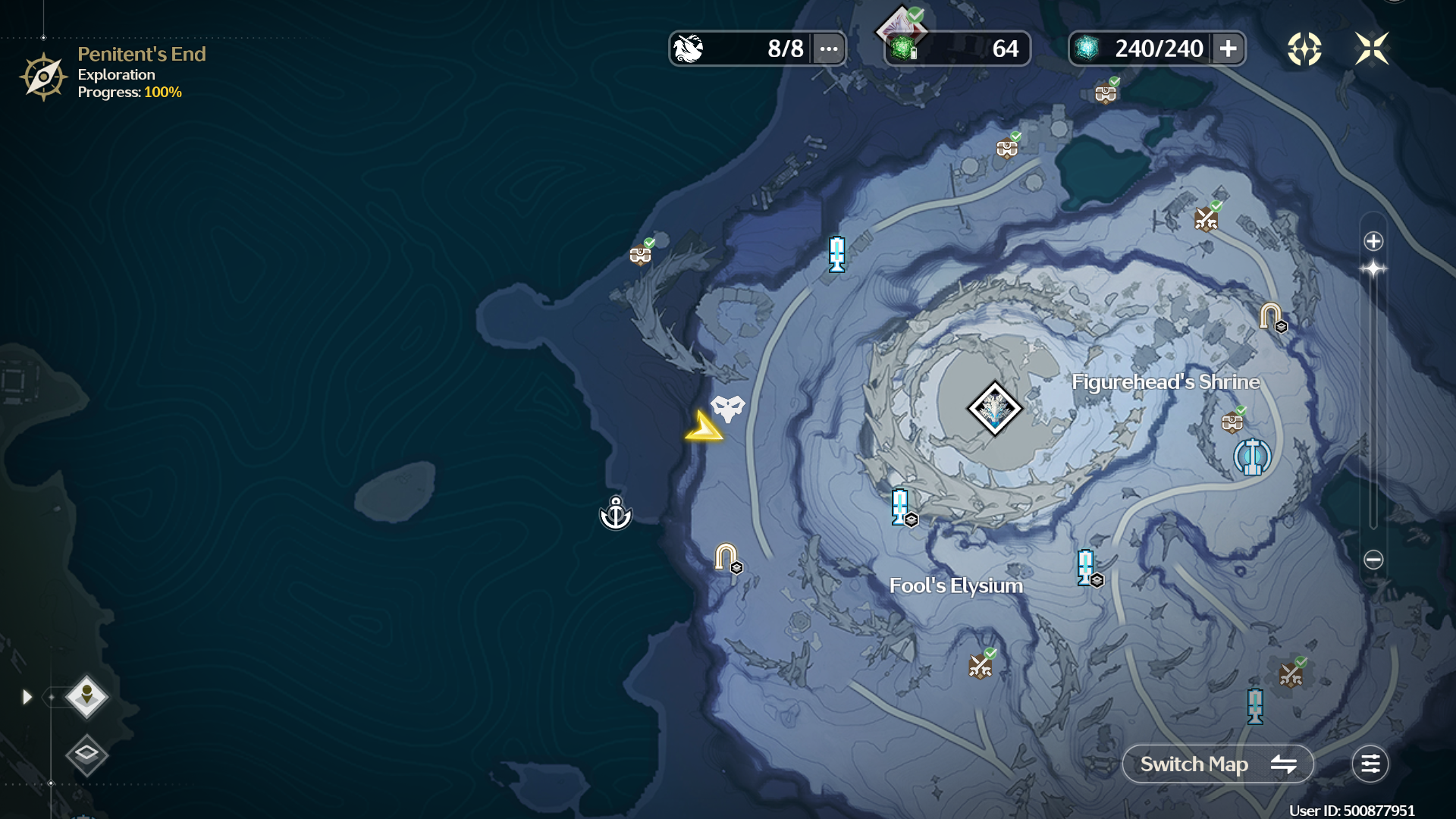1456x819 pixels.
Task: Open the map filter settings button
Action: tap(1370, 764)
